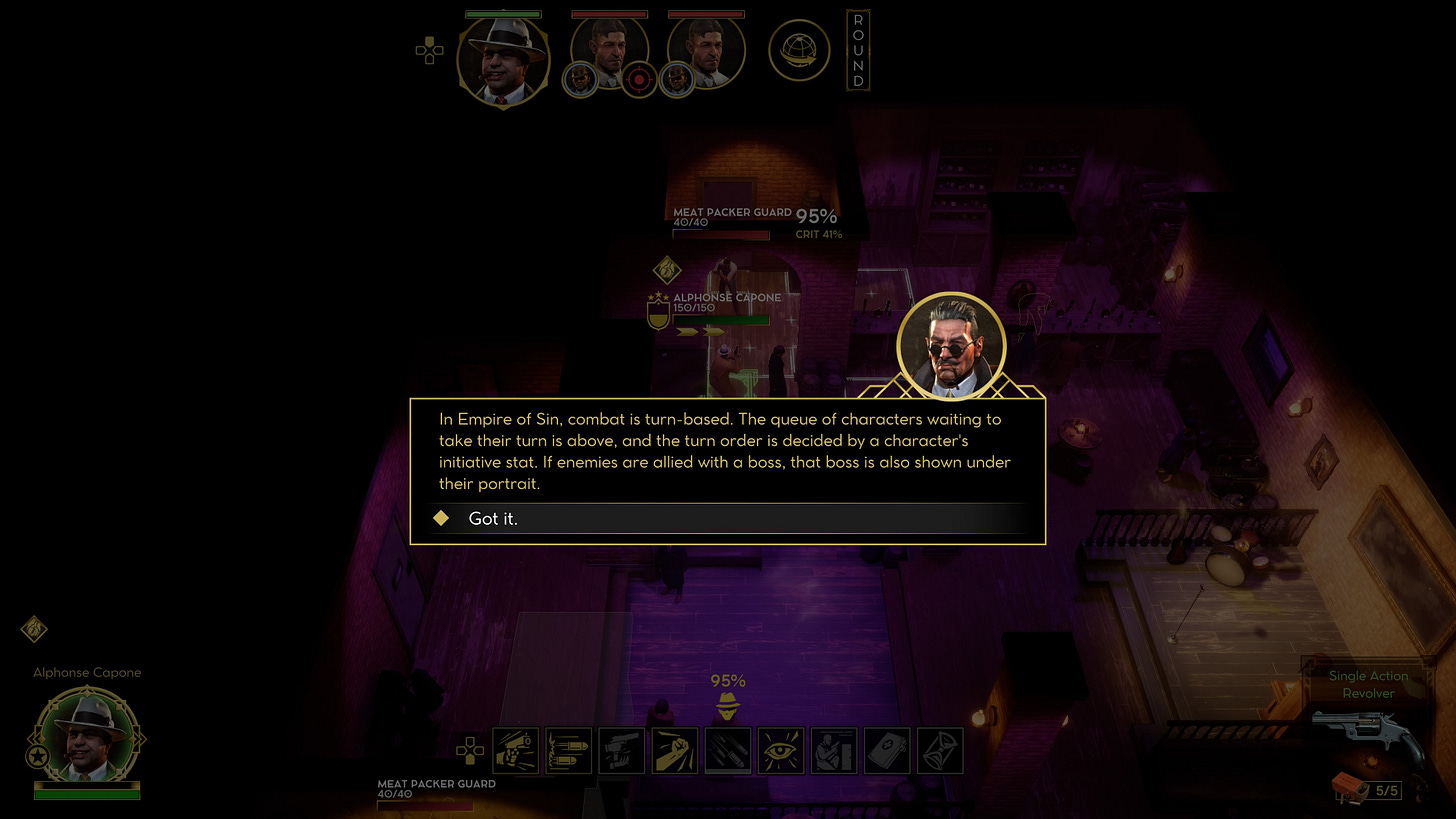The width and height of the screenshot is (1456, 819).
Task: Click the red crosshair target marker
Action: tap(639, 79)
